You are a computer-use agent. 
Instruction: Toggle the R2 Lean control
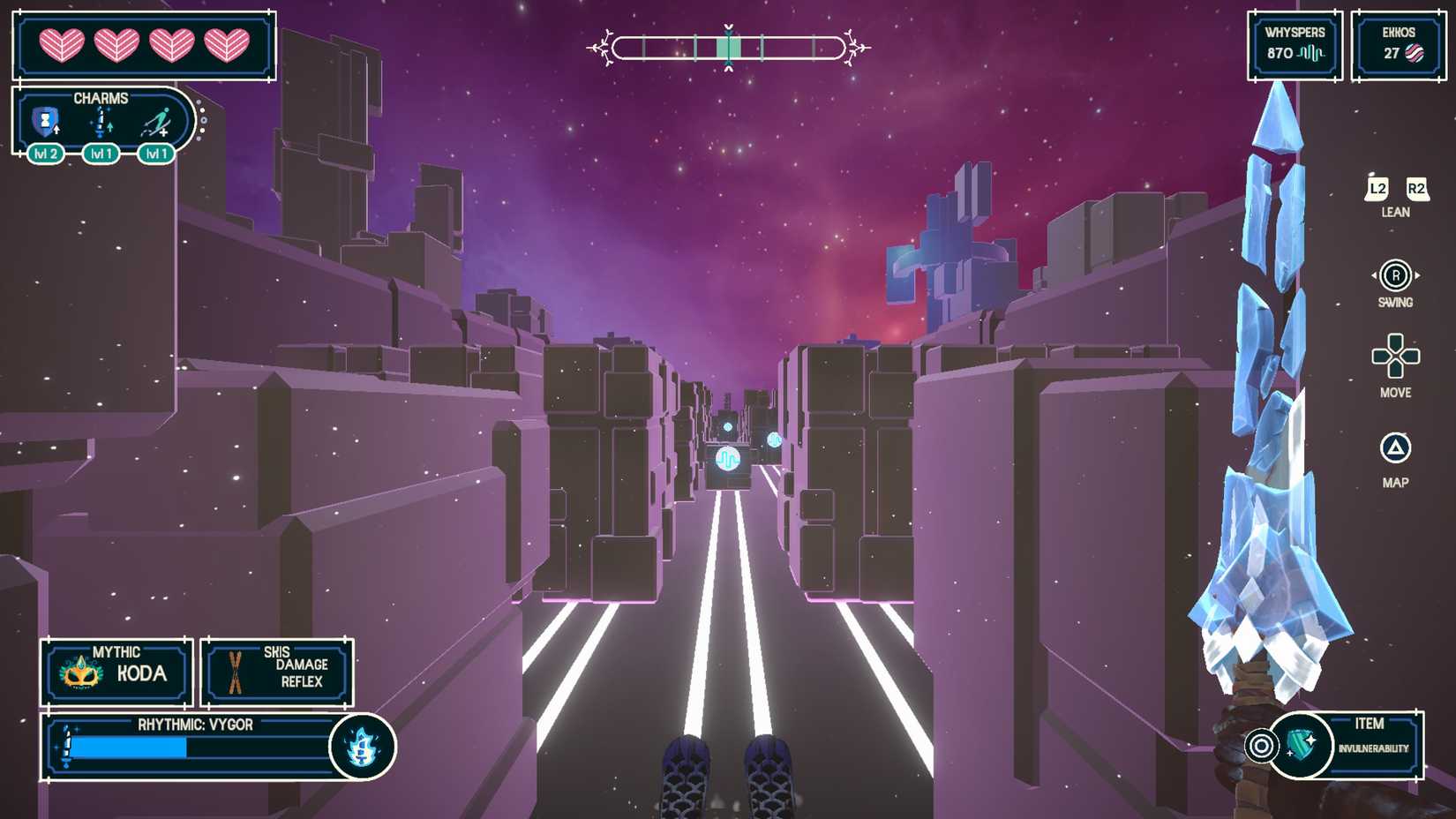[1416, 189]
